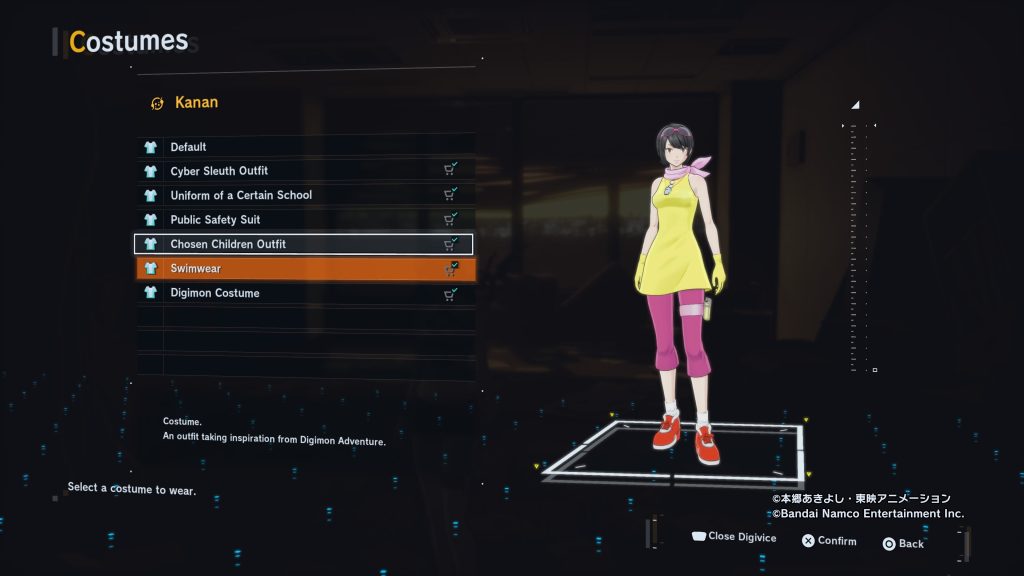The height and width of the screenshot is (576, 1024).
Task: Click the Kanan character switch header
Action: pyautogui.click(x=185, y=102)
